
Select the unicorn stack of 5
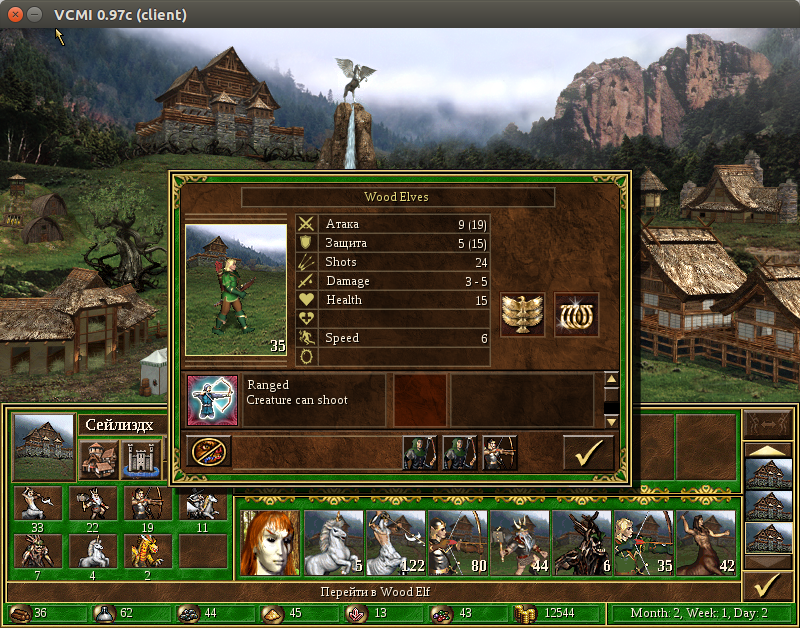(332, 542)
